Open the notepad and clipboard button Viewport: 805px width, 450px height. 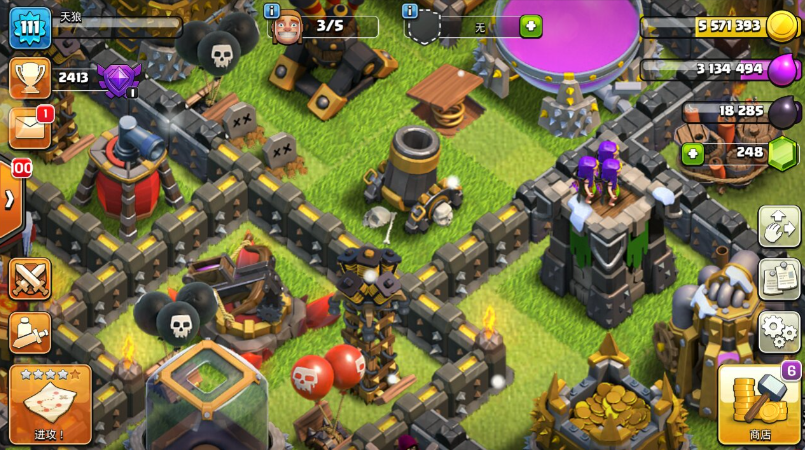(x=779, y=279)
